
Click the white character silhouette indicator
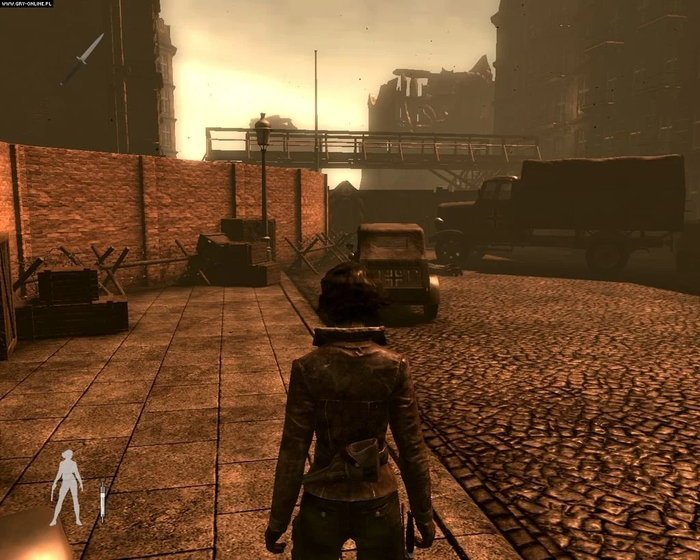[x=67, y=486]
